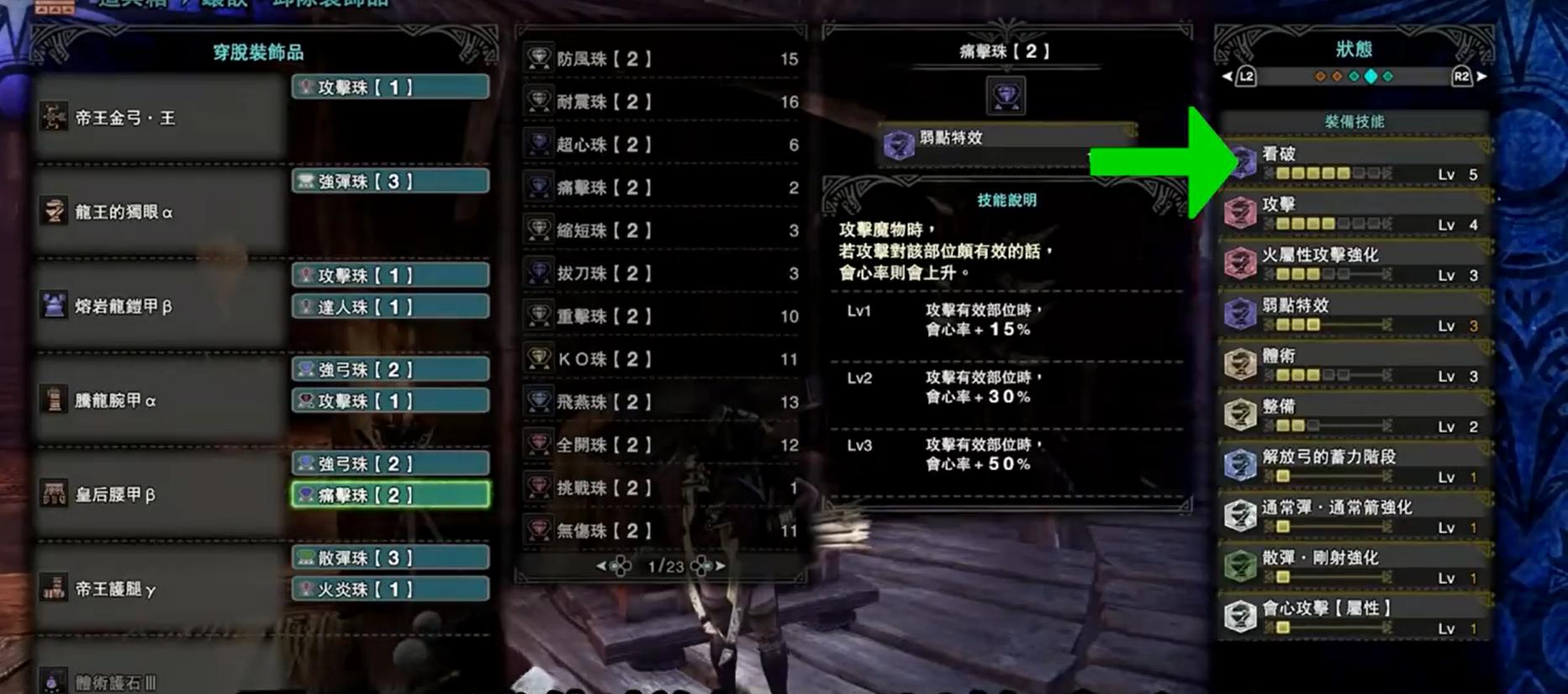Click the 技能說明 description header
The height and width of the screenshot is (694, 1568).
[x=1006, y=200]
